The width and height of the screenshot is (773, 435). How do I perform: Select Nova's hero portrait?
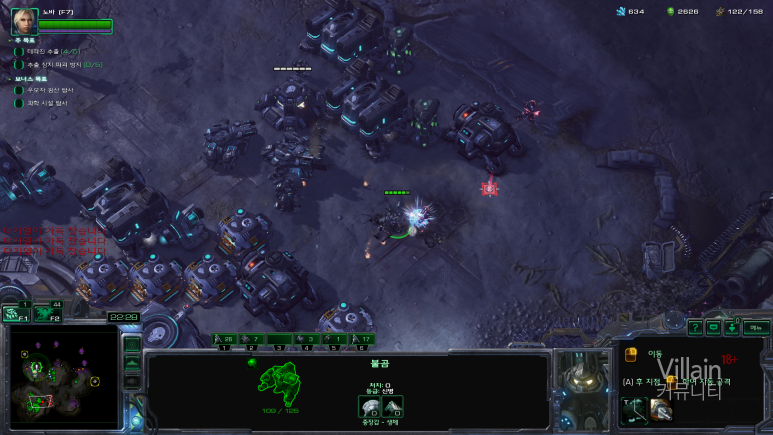click(x=25, y=20)
